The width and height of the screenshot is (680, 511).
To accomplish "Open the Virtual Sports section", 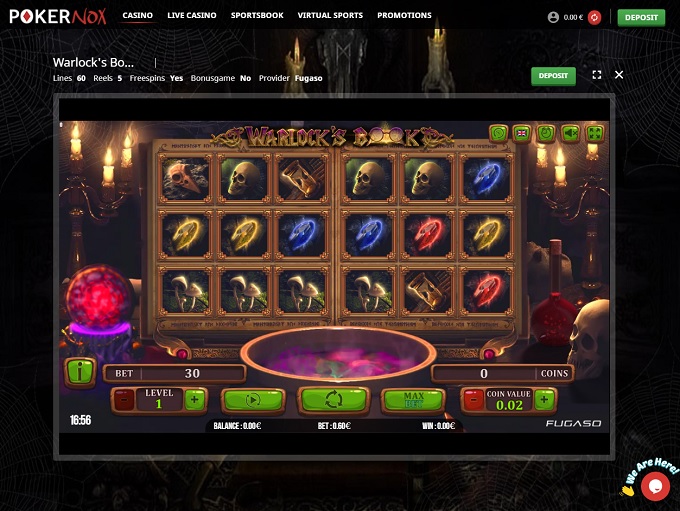I will tap(330, 16).
